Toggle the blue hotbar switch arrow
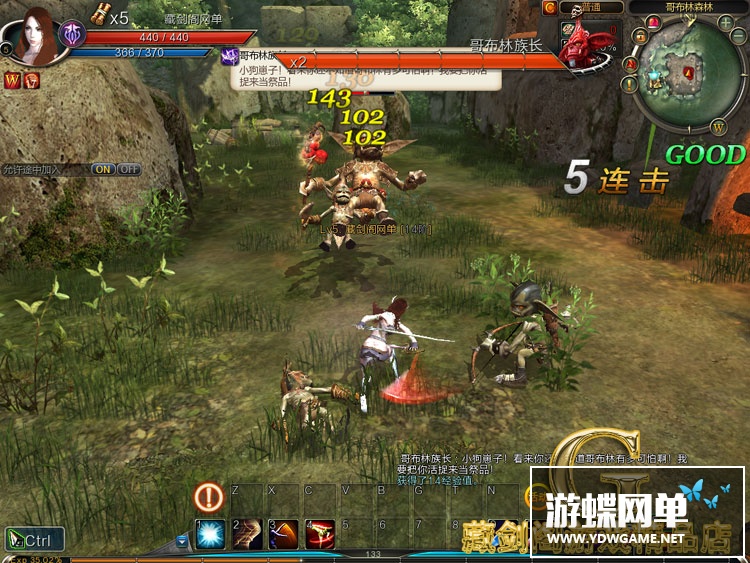 (182, 541)
